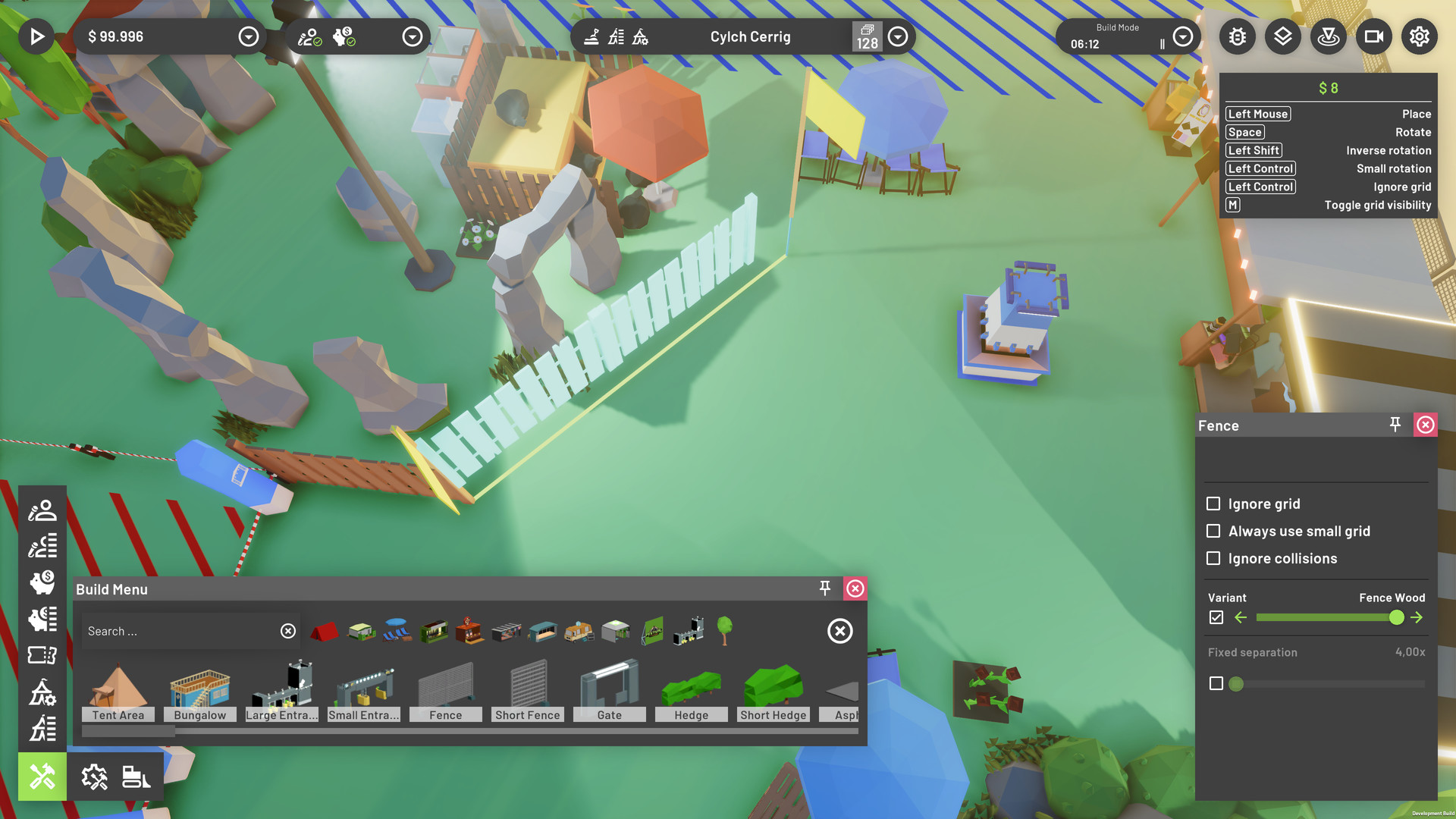Enable Ignore collisions in Fence panel
Viewport: 1456px width, 819px height.
coord(1214,558)
